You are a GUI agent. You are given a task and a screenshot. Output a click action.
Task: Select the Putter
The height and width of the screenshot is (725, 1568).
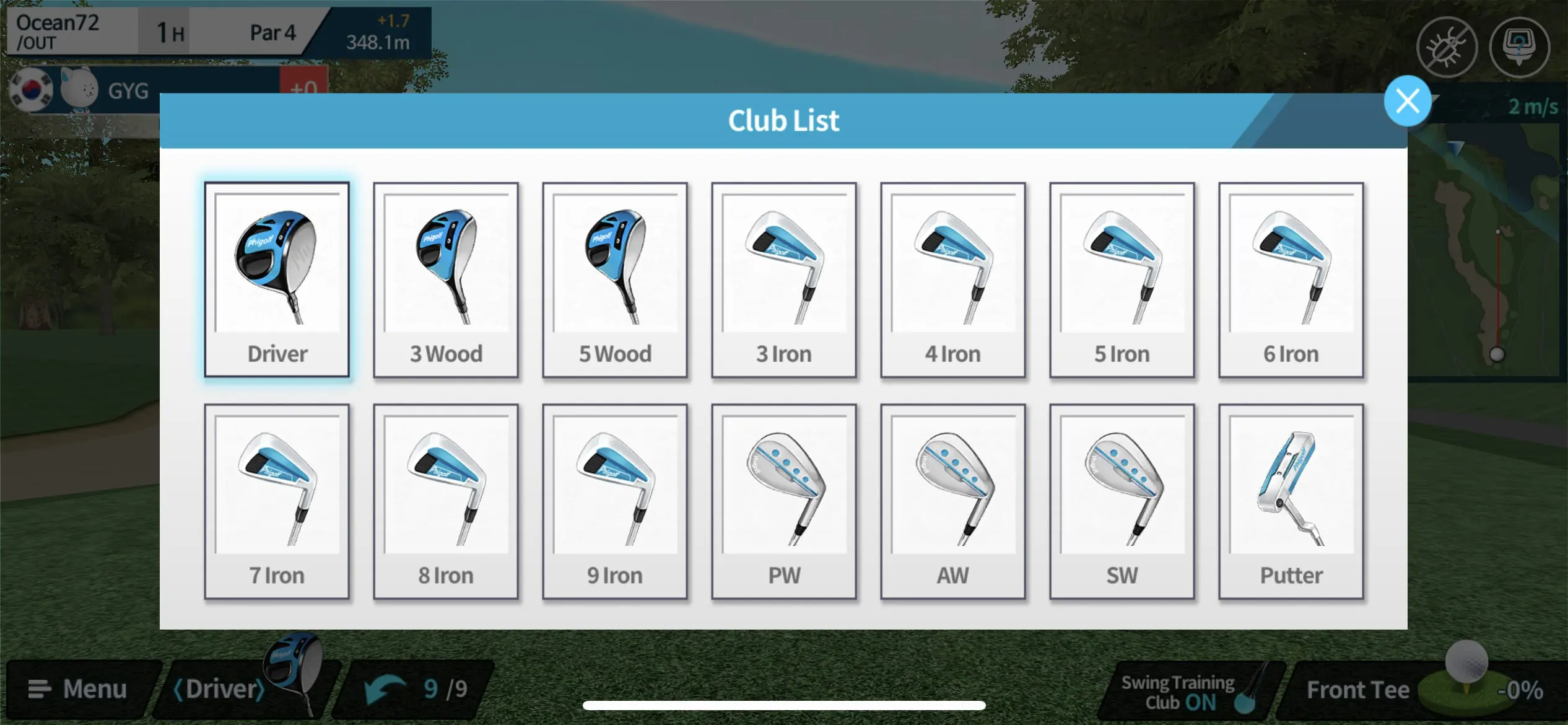1291,502
